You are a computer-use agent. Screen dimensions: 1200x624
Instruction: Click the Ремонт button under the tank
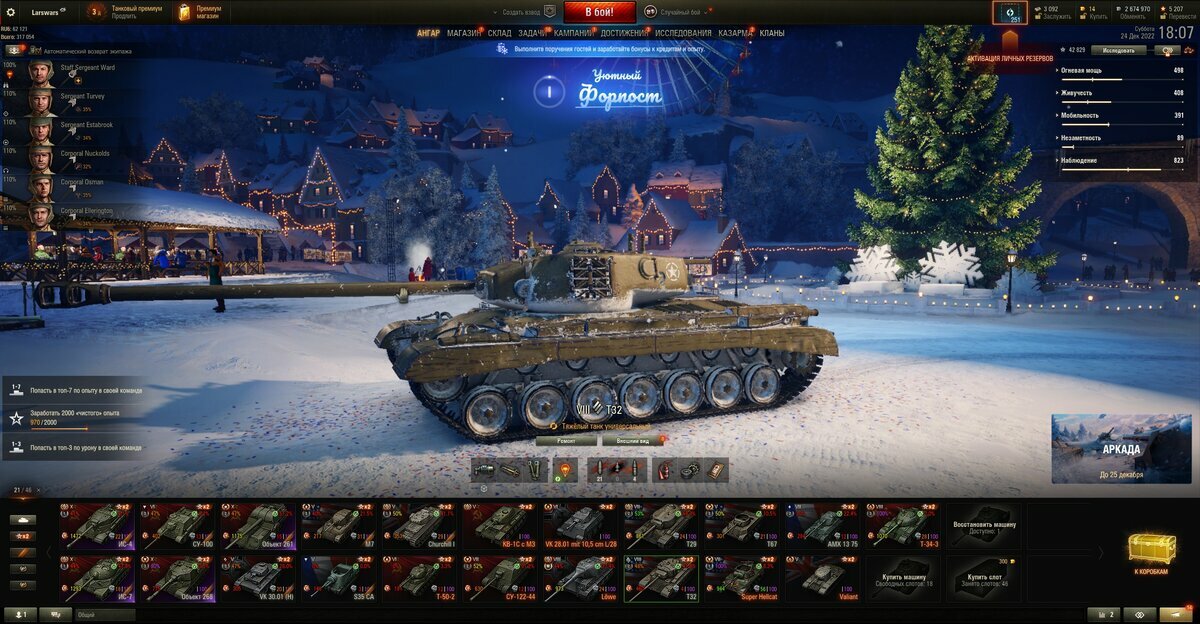[x=566, y=440]
